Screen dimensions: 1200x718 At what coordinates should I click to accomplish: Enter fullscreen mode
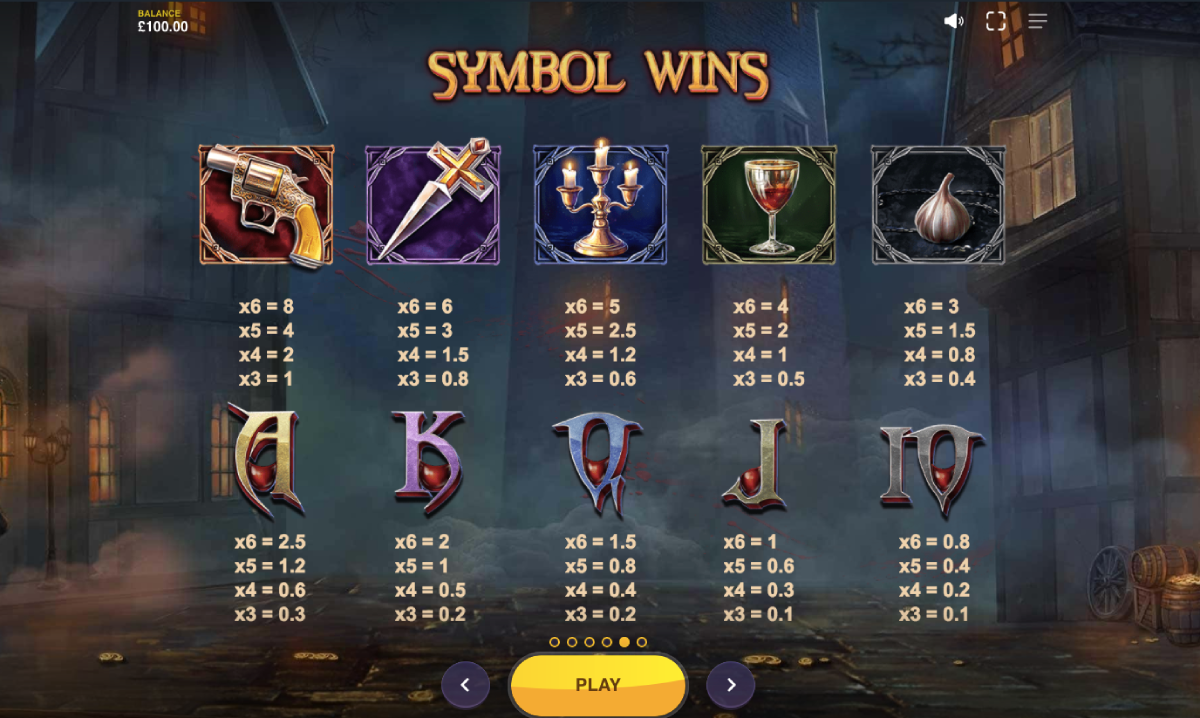995,21
